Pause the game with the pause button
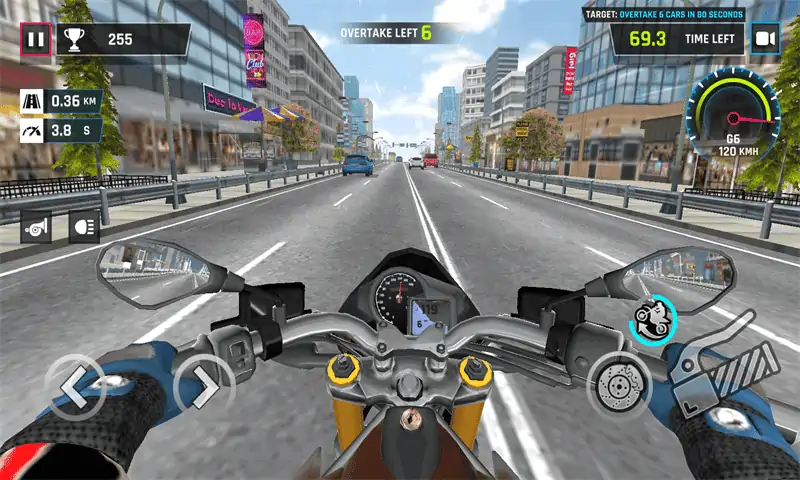Viewport: 800px width, 480px height. (36, 40)
